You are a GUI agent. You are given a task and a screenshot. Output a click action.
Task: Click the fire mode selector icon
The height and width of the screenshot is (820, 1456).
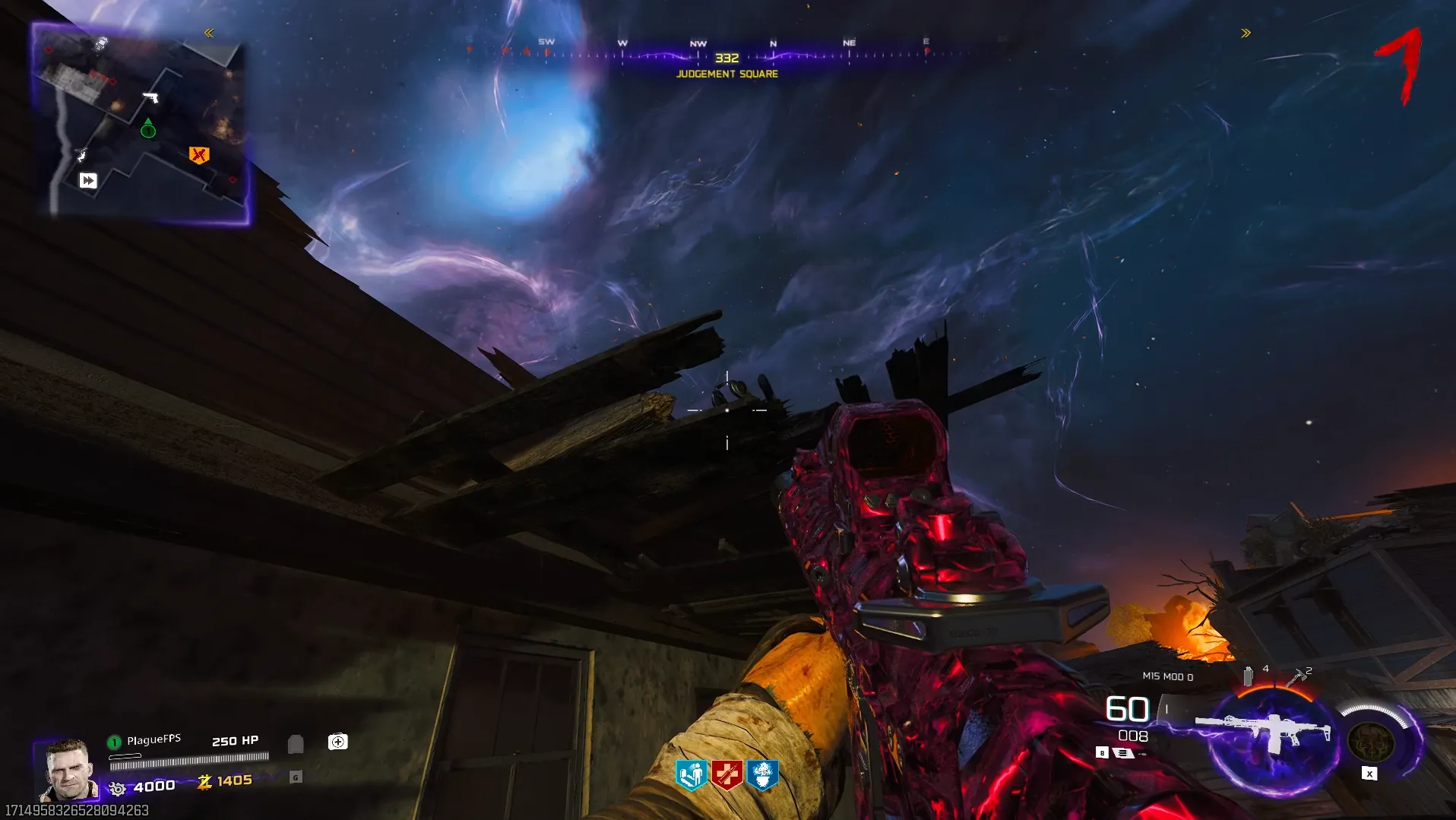(1123, 753)
